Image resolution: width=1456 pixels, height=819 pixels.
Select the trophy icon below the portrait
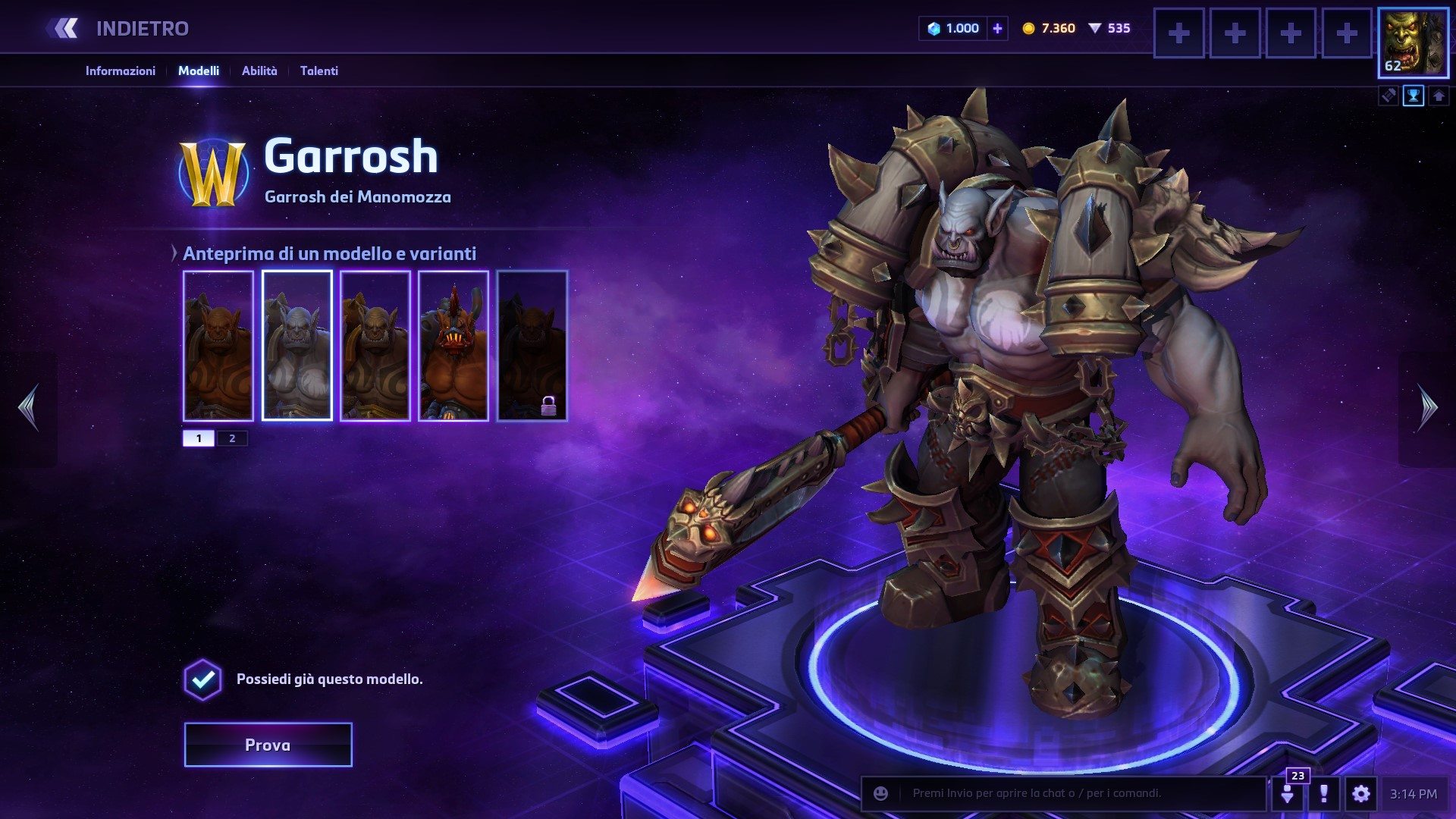[x=1414, y=96]
